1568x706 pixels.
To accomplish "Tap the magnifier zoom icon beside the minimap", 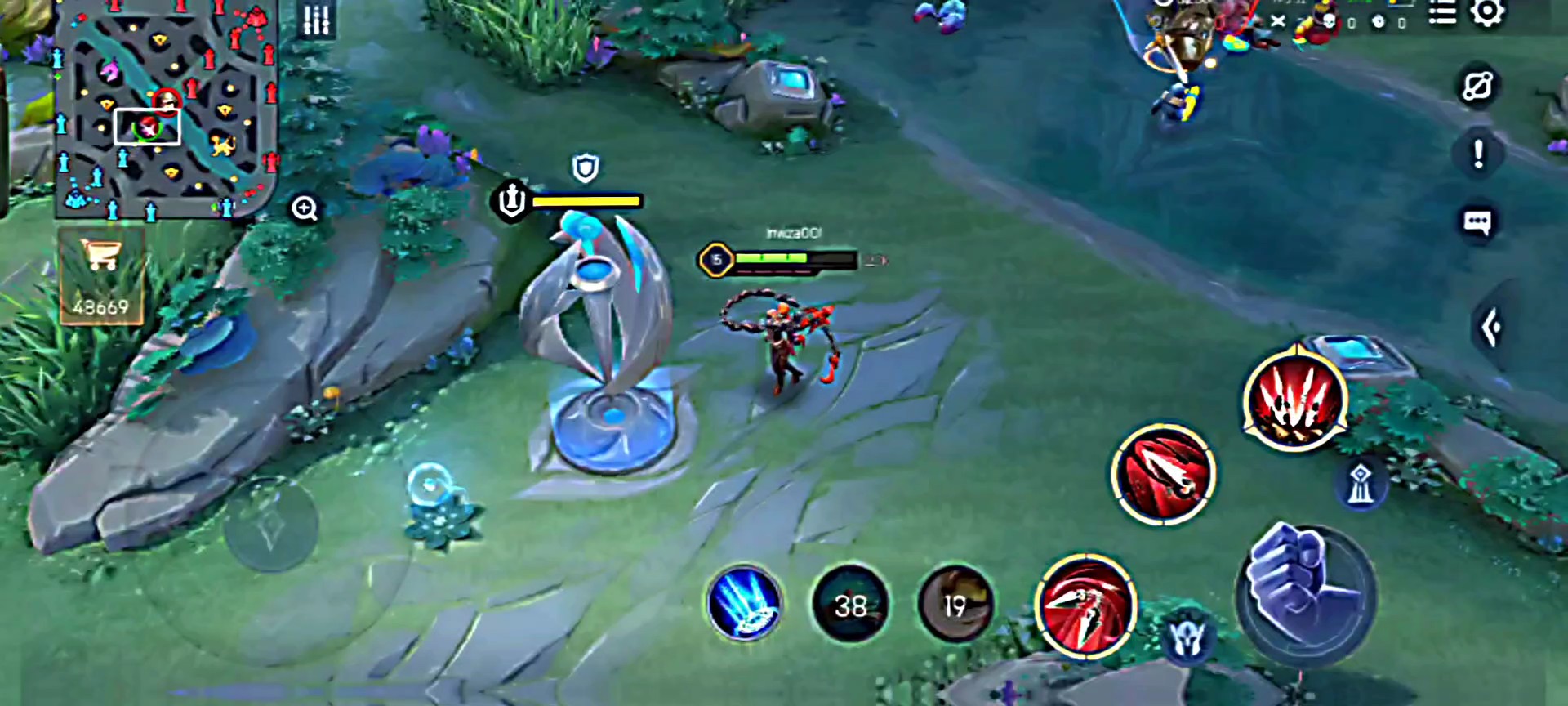I will (305, 208).
